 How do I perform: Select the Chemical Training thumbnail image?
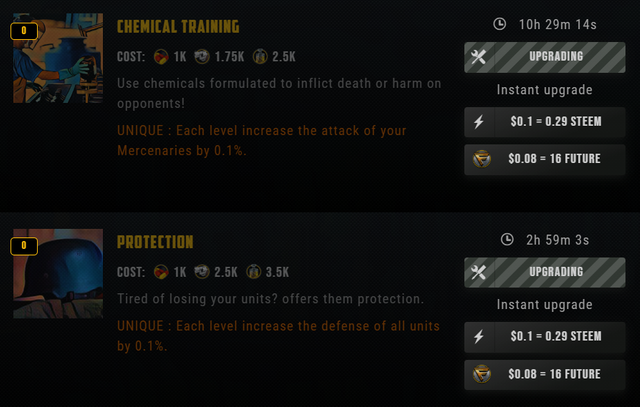tap(58, 58)
